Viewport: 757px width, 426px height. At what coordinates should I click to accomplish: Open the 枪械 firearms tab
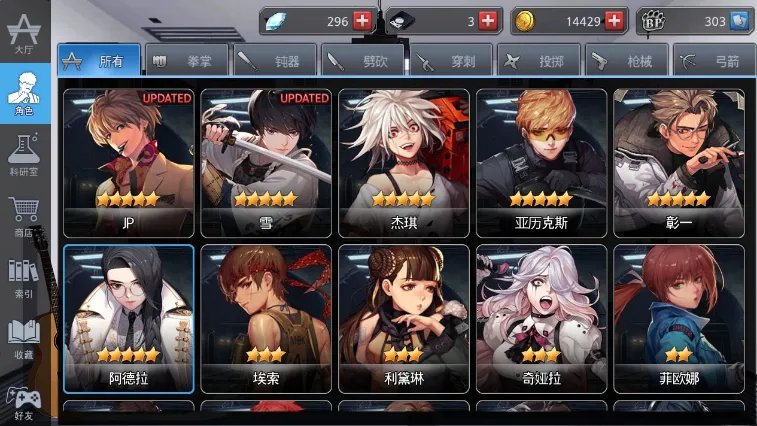(x=626, y=61)
